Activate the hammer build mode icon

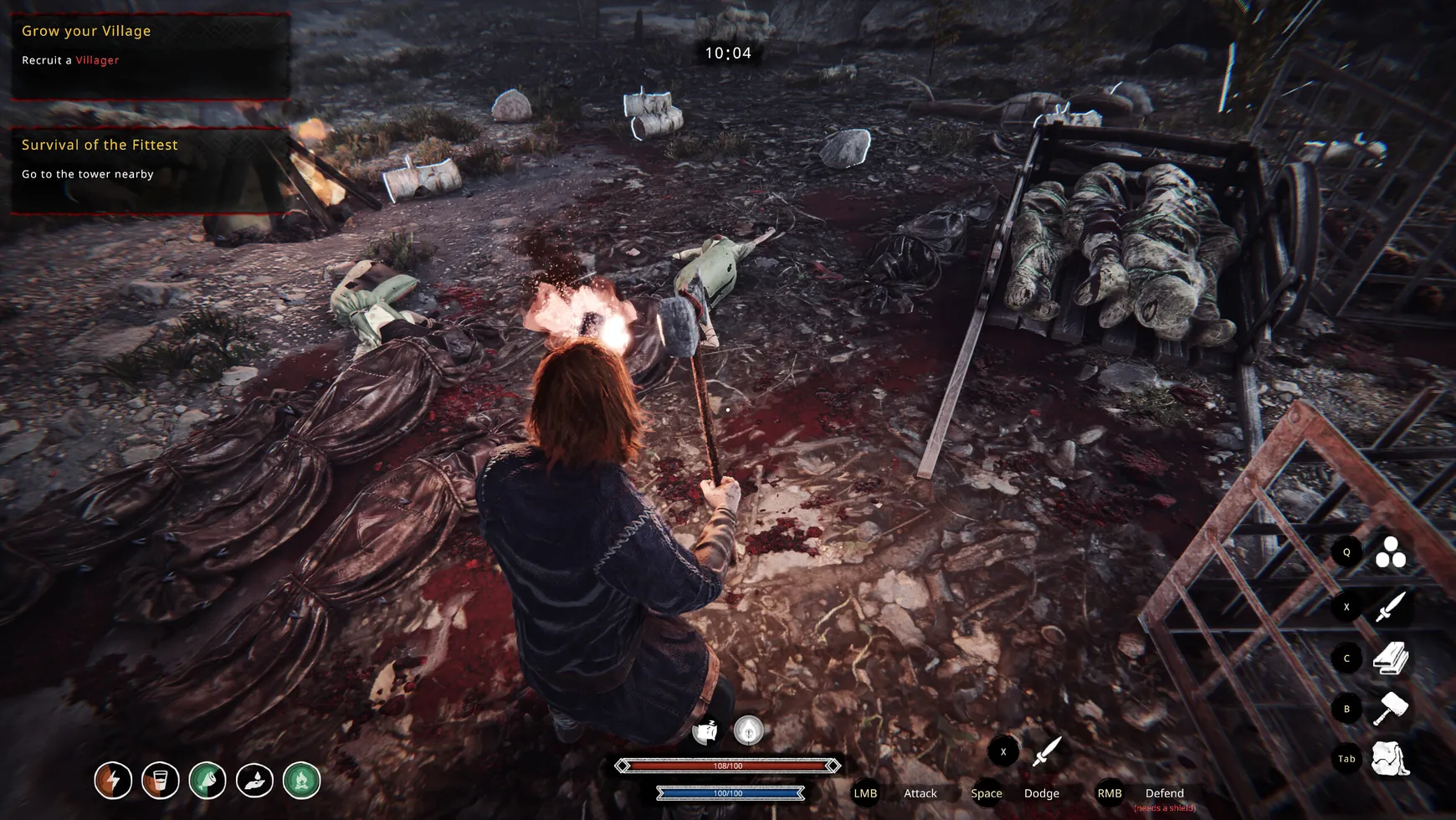point(1391,709)
